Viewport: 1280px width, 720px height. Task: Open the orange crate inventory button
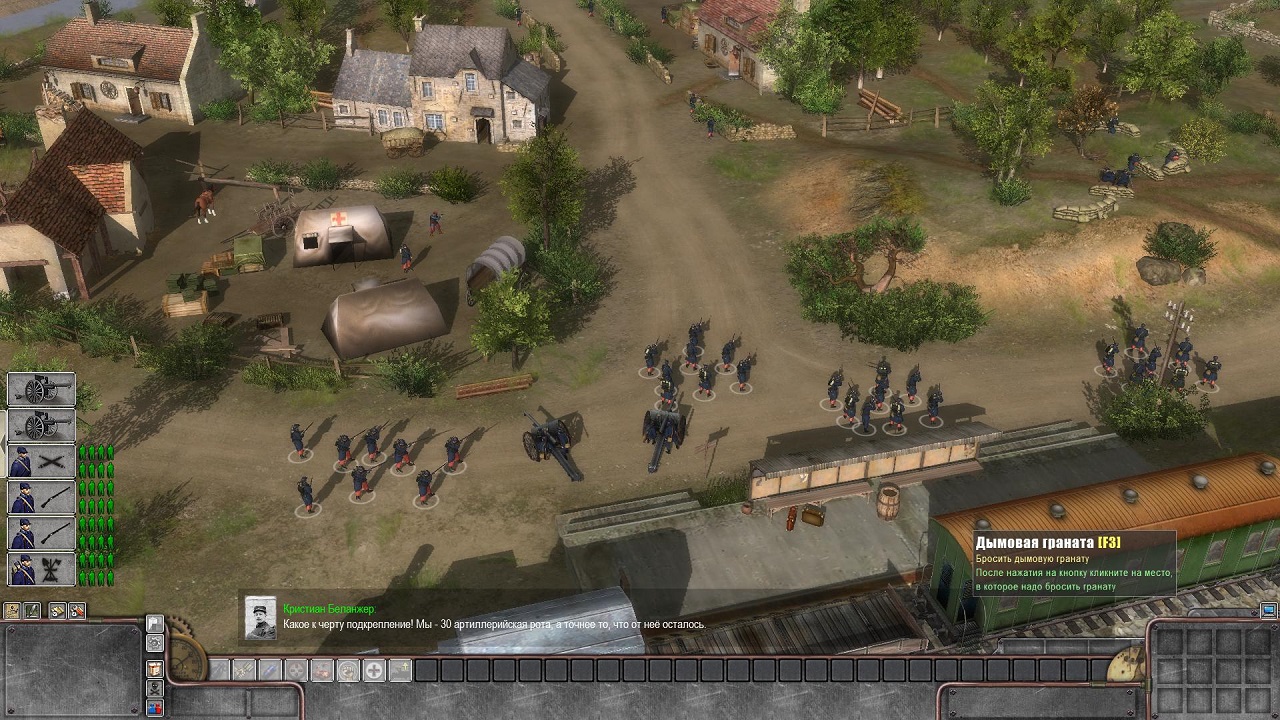point(155,668)
